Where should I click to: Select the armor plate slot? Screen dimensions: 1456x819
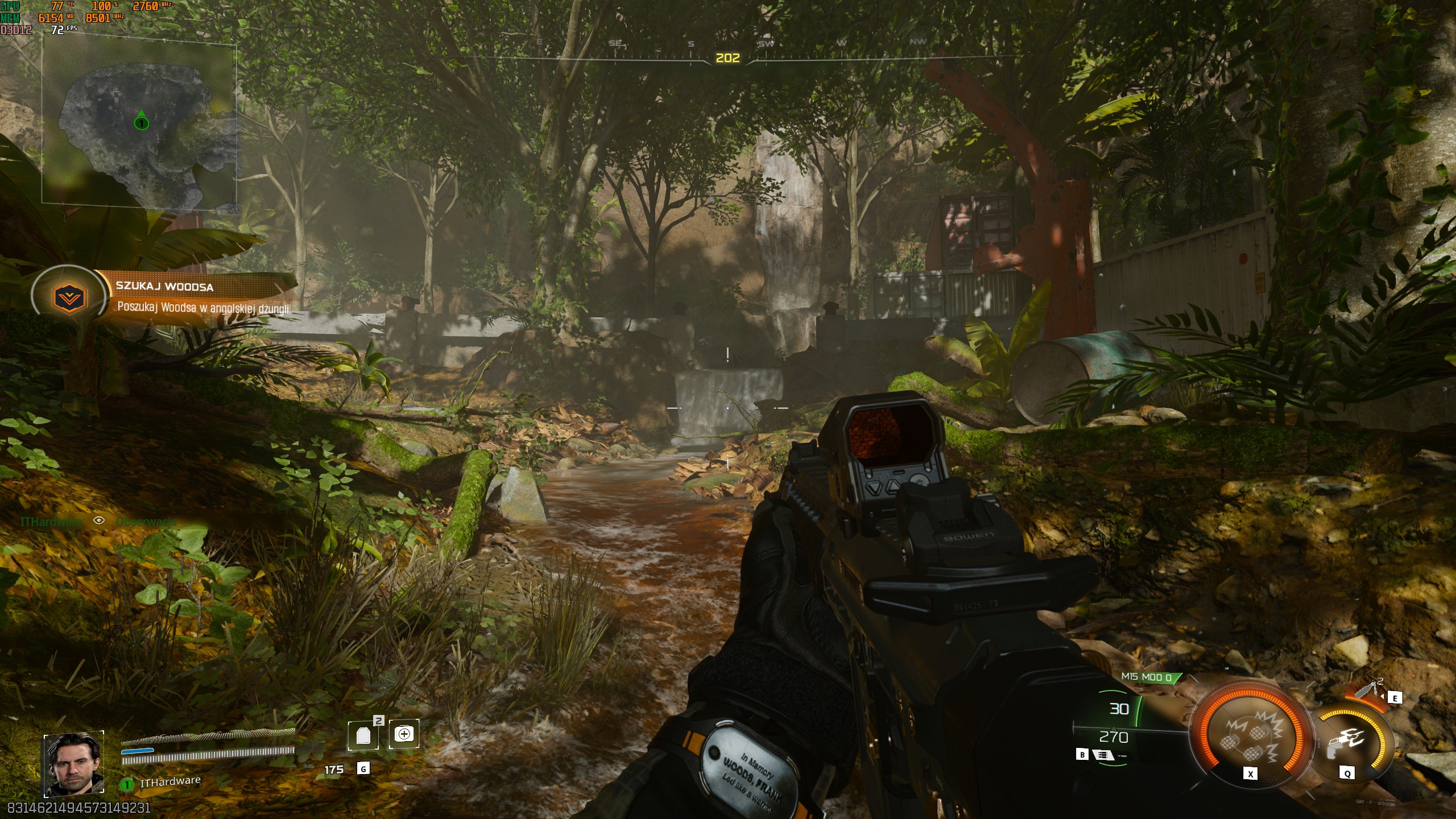(363, 736)
